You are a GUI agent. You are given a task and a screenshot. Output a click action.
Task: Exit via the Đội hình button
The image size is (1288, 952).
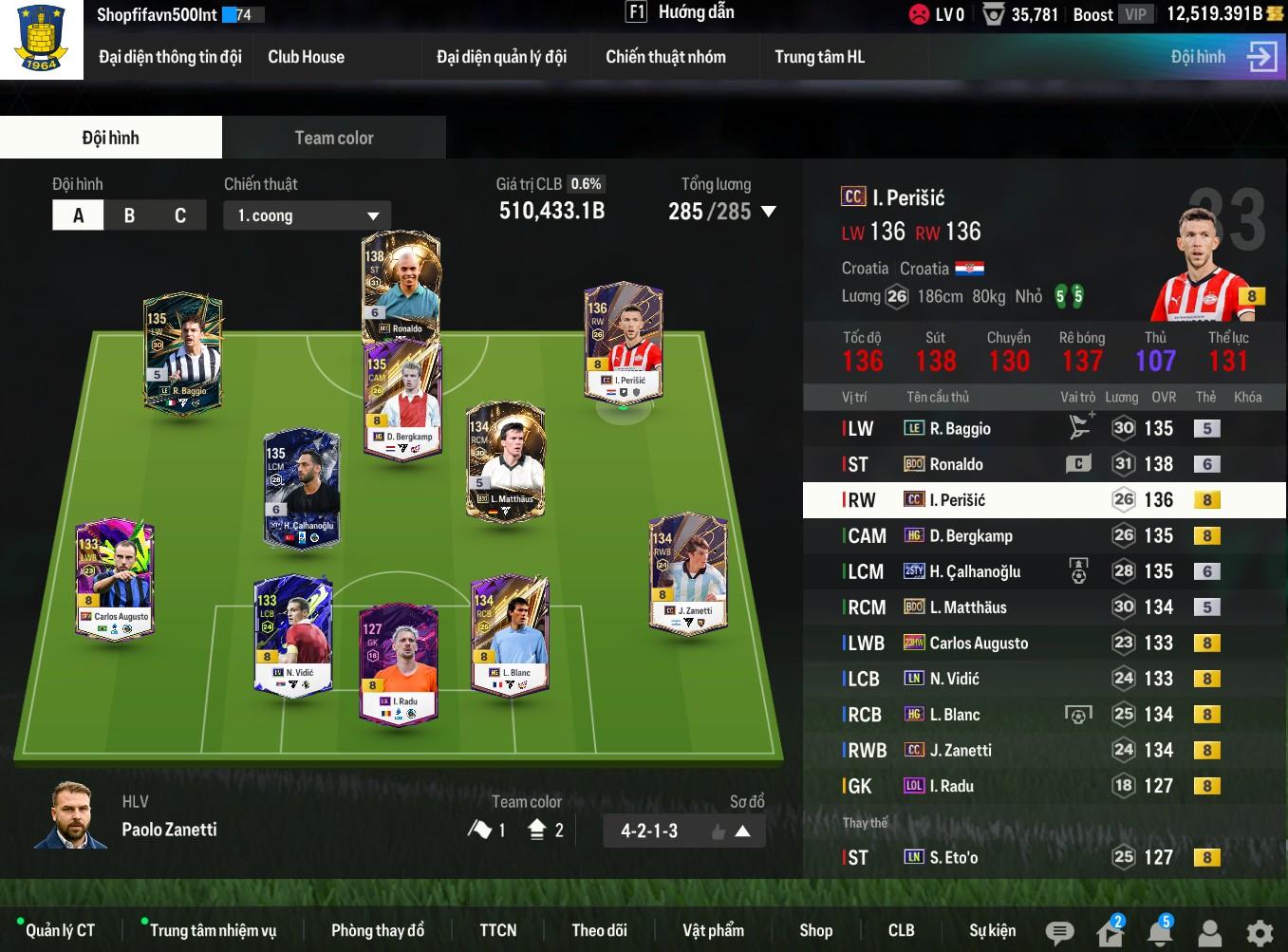(x=1223, y=57)
